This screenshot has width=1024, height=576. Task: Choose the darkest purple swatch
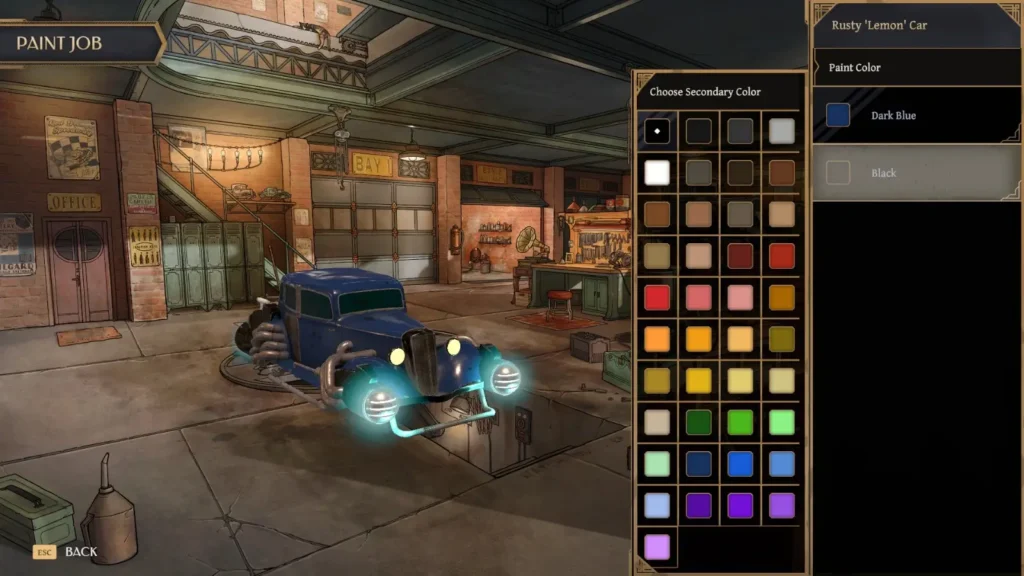pyautogui.click(x=699, y=505)
